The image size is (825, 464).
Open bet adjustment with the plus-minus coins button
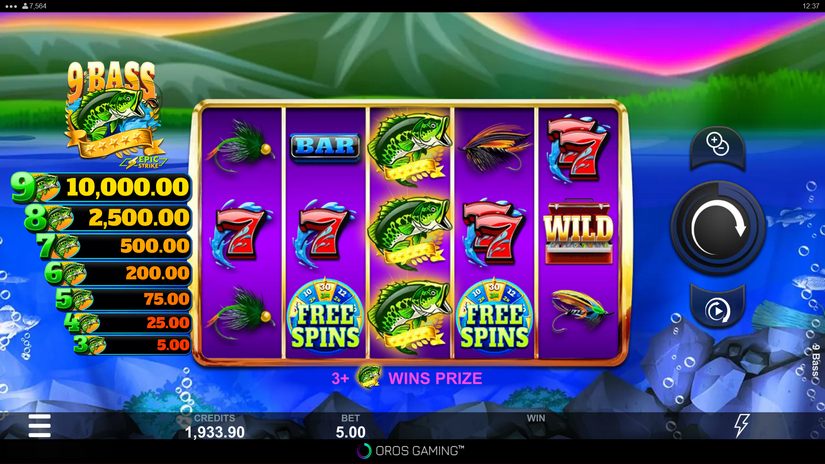tap(717, 144)
